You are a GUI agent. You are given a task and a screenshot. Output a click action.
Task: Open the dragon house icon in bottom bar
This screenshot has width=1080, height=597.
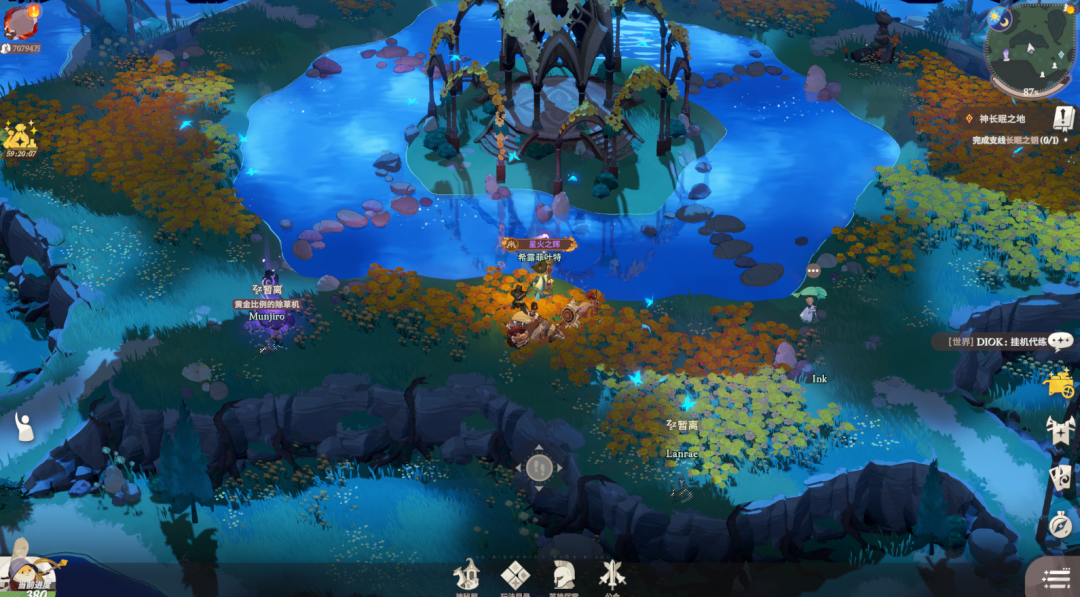[x=467, y=575]
